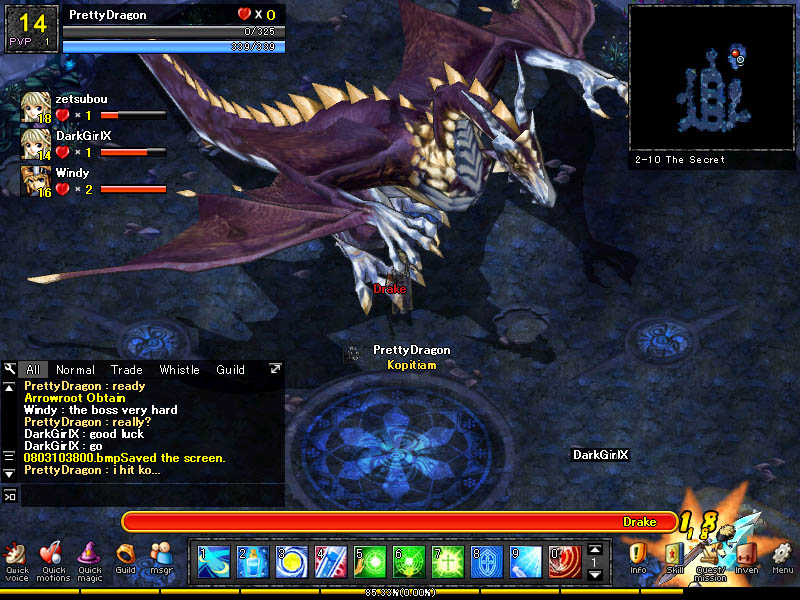Viewport: 800px width, 600px height.
Task: Use the blue potion in slot 2
Action: [252, 561]
